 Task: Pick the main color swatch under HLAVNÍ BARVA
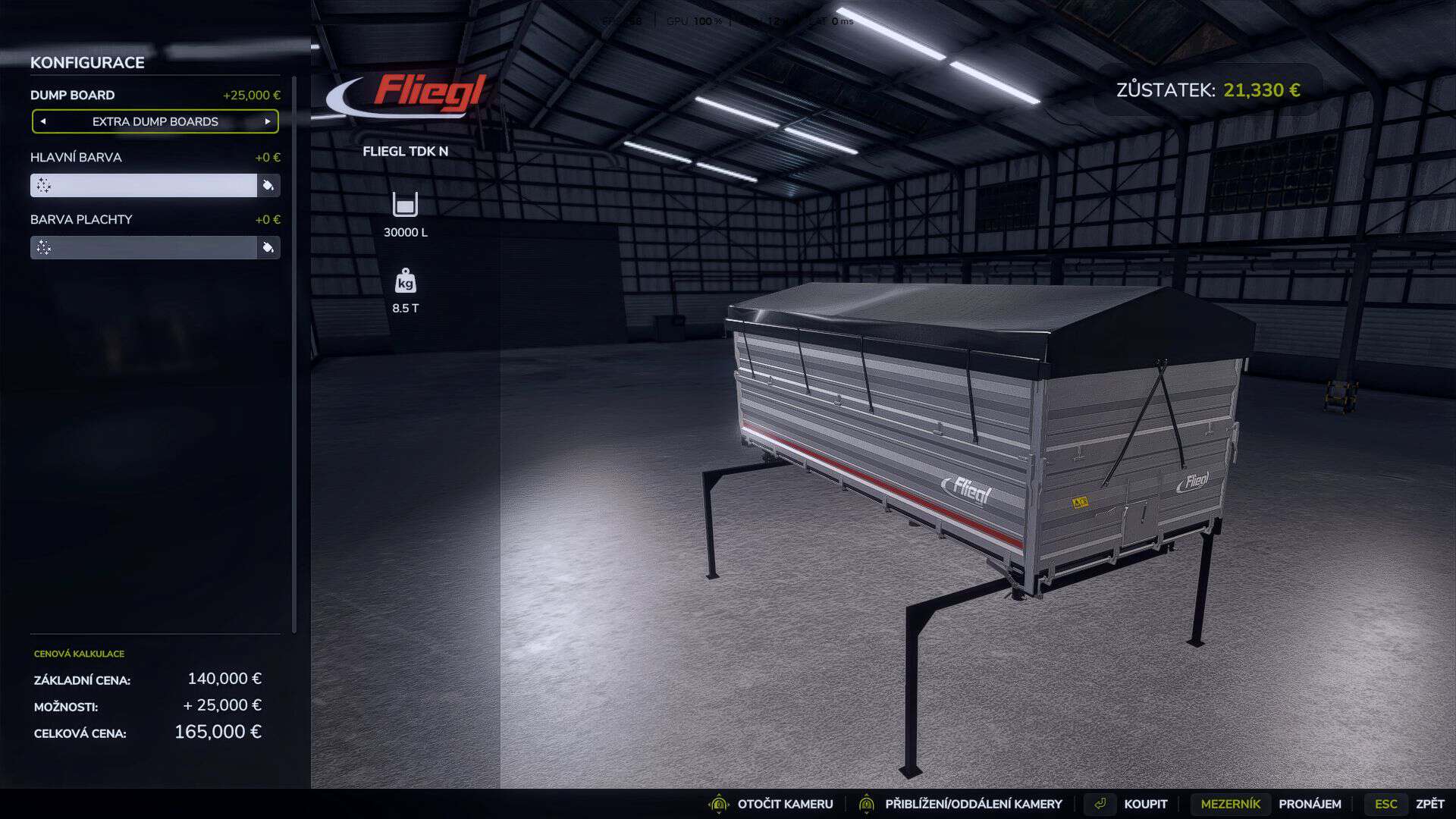point(144,185)
